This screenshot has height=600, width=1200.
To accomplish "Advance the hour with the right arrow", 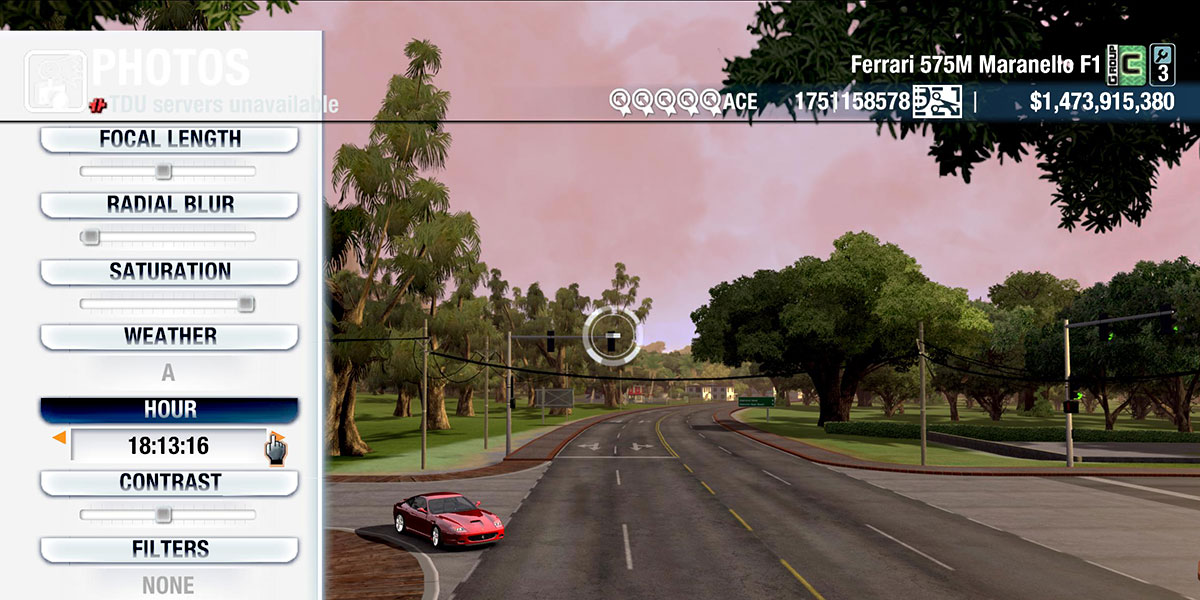I will pyautogui.click(x=278, y=438).
